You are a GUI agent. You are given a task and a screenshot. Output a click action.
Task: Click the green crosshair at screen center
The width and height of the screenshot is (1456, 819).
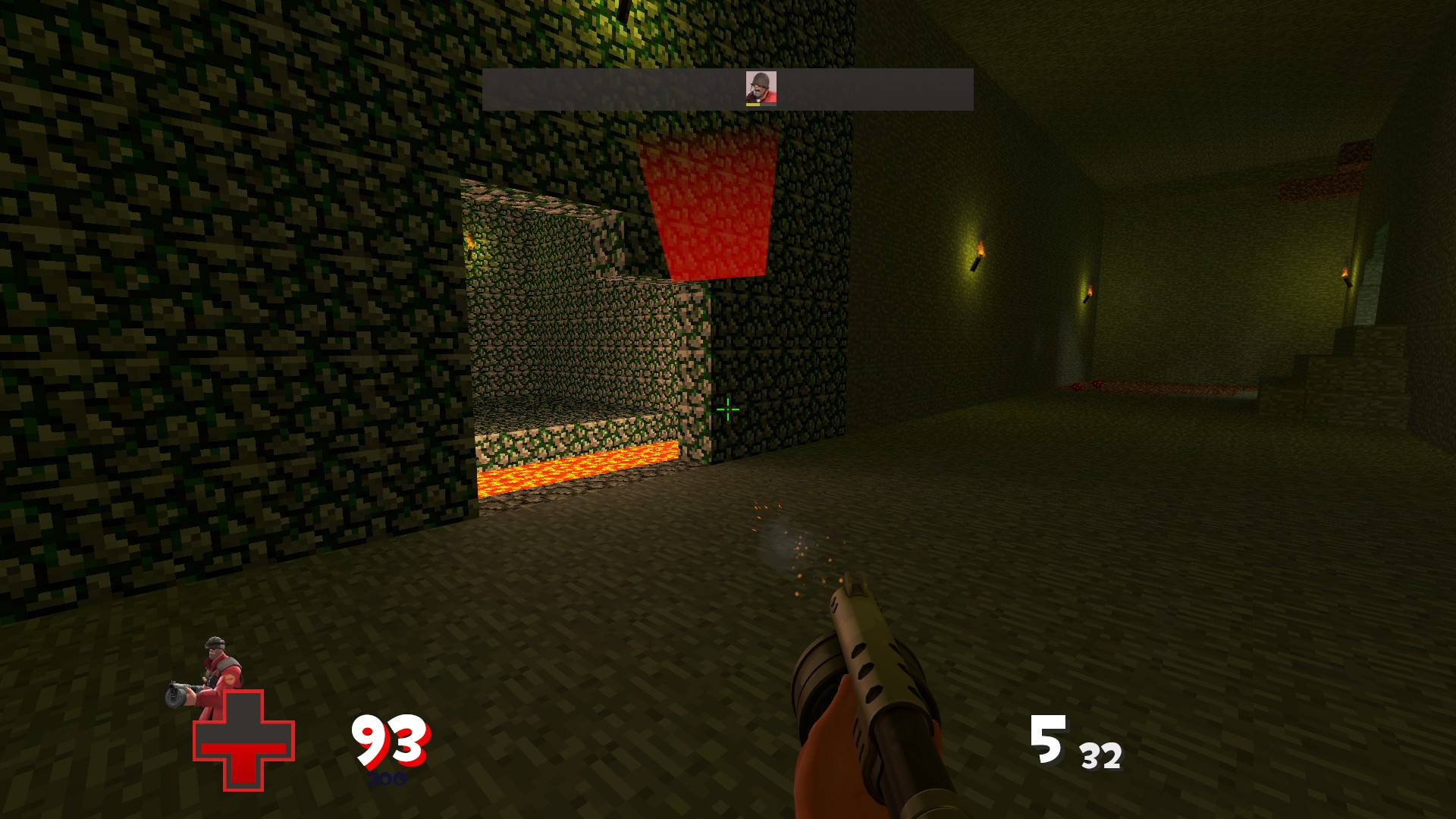(727, 409)
